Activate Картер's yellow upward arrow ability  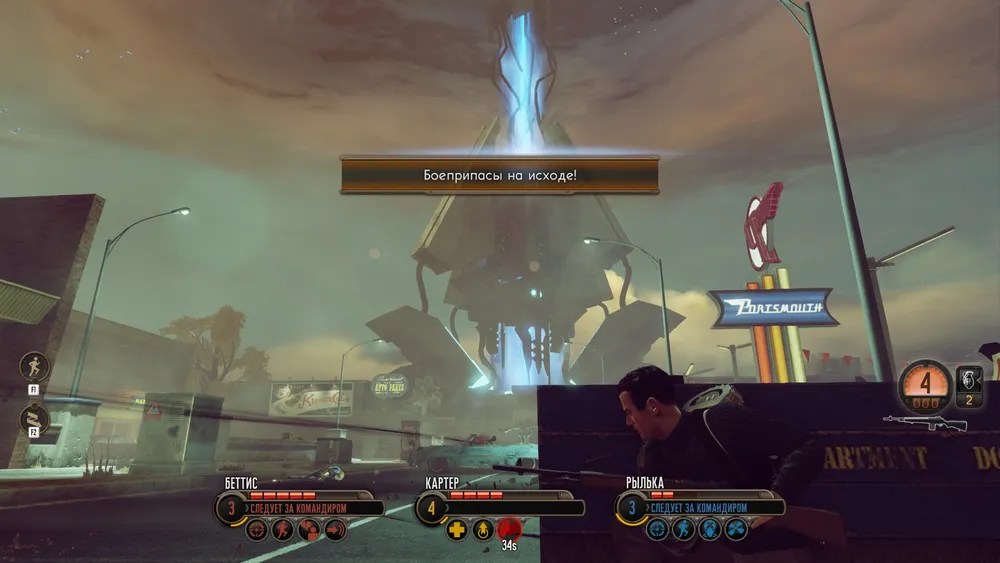point(482,530)
